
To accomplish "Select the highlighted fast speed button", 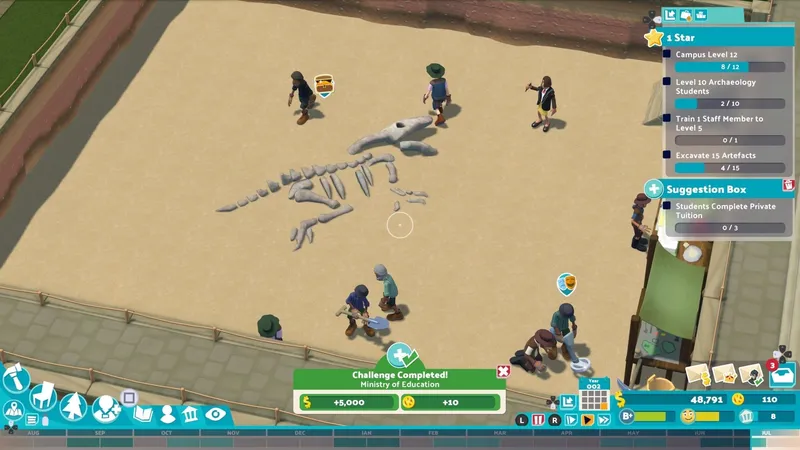I will (x=588, y=421).
